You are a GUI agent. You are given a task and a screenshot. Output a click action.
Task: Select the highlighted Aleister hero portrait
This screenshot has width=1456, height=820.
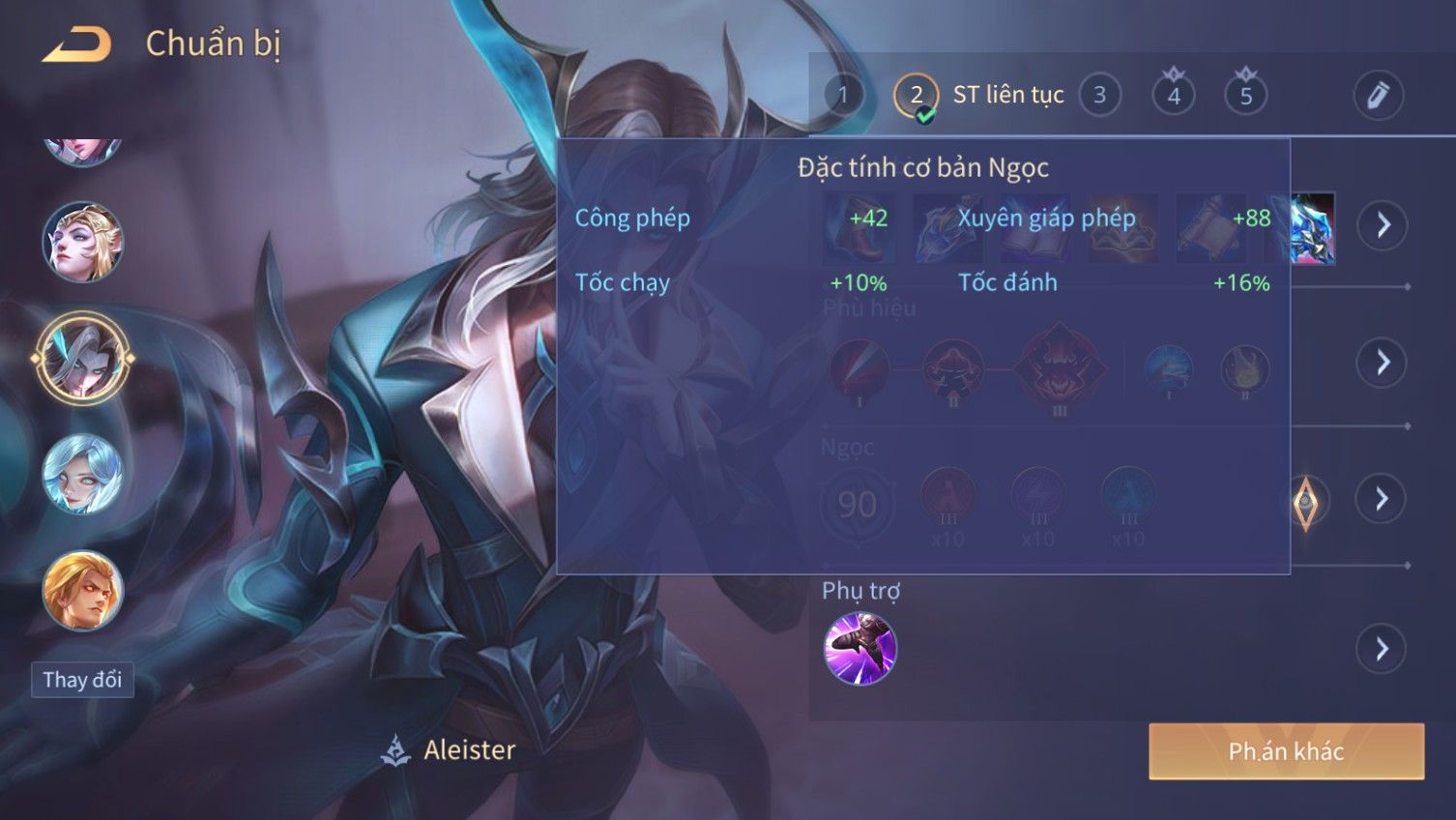click(x=82, y=358)
